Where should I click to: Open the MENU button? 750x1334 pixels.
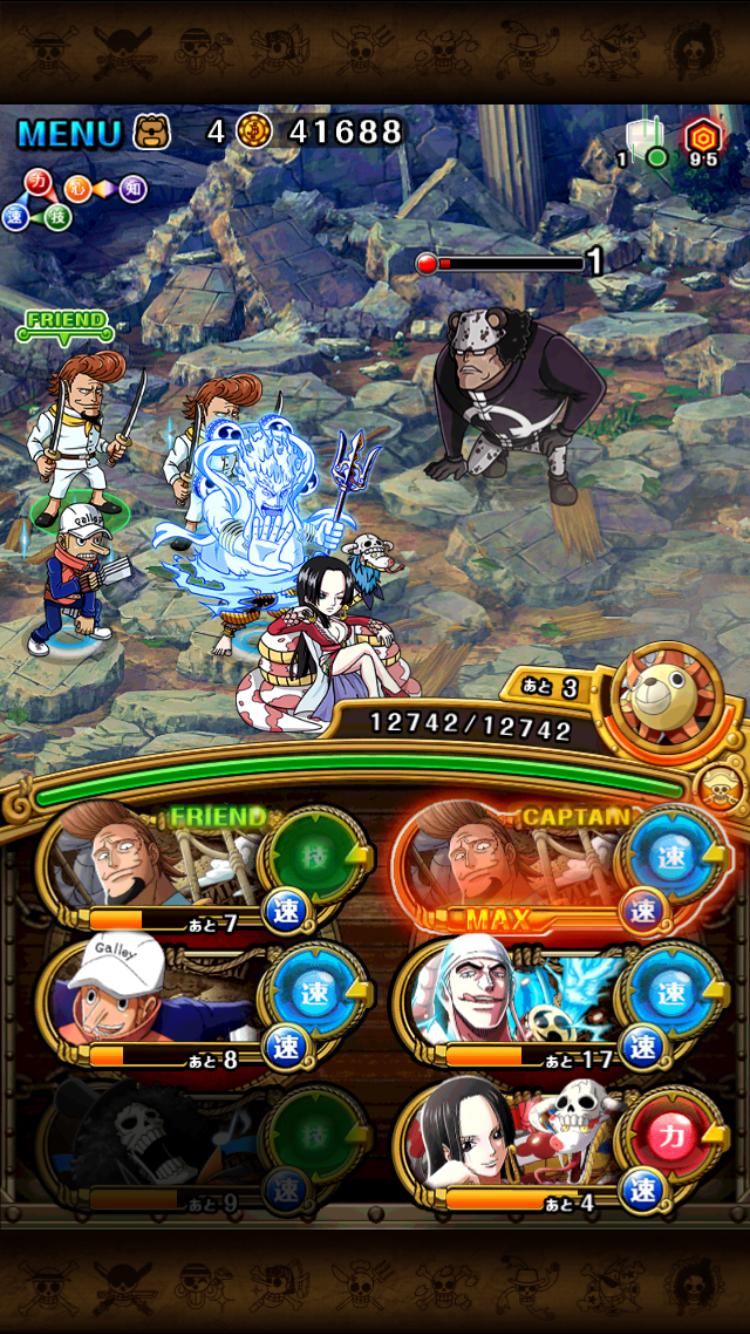click(x=68, y=132)
